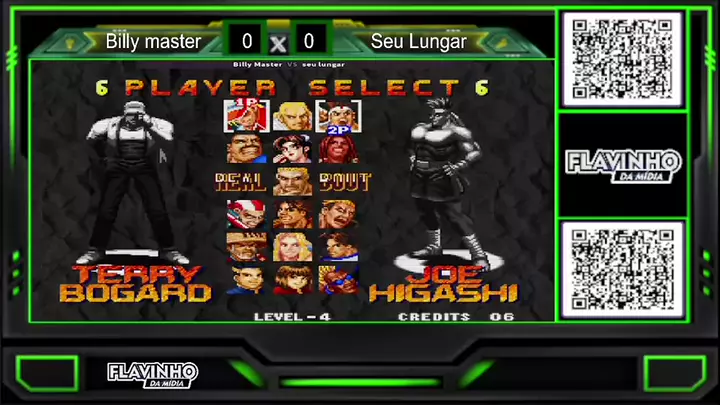
Task: Select the mustached Franco Bash portrait
Action: click(x=245, y=149)
